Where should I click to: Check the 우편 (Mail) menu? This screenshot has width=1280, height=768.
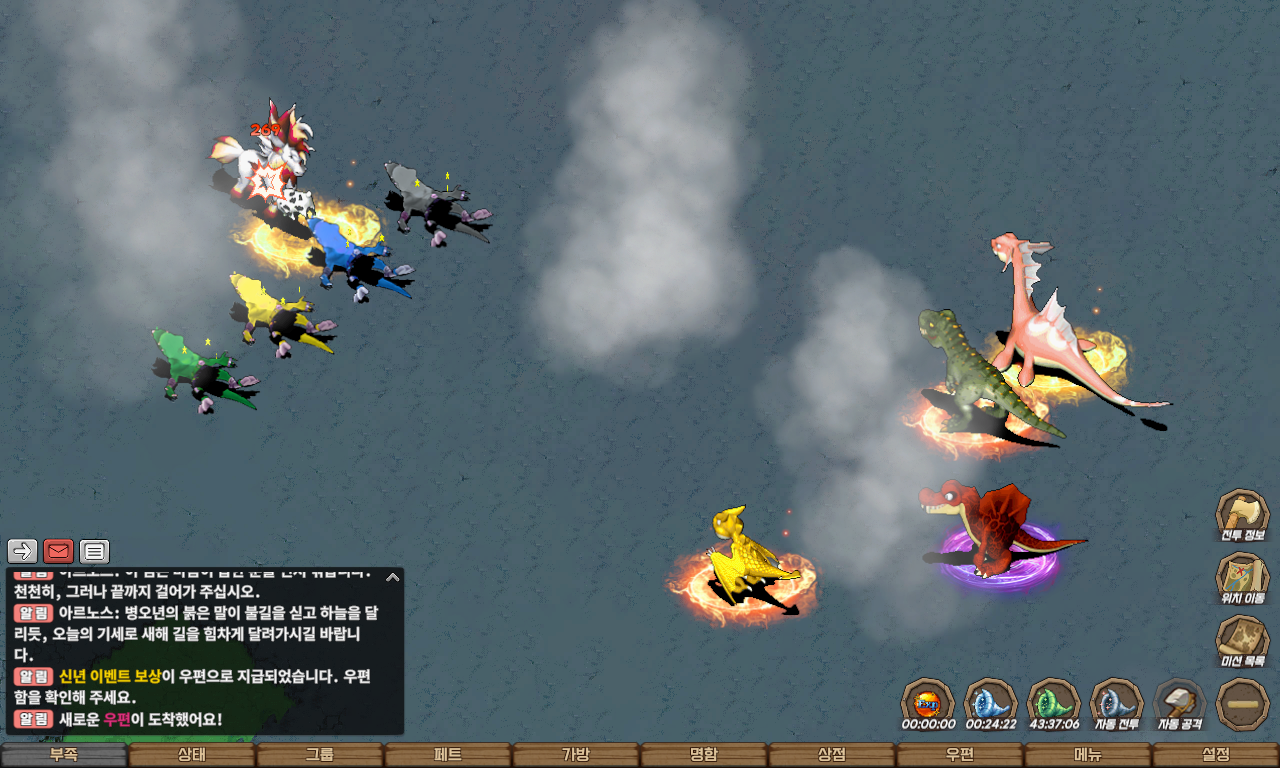click(x=960, y=755)
